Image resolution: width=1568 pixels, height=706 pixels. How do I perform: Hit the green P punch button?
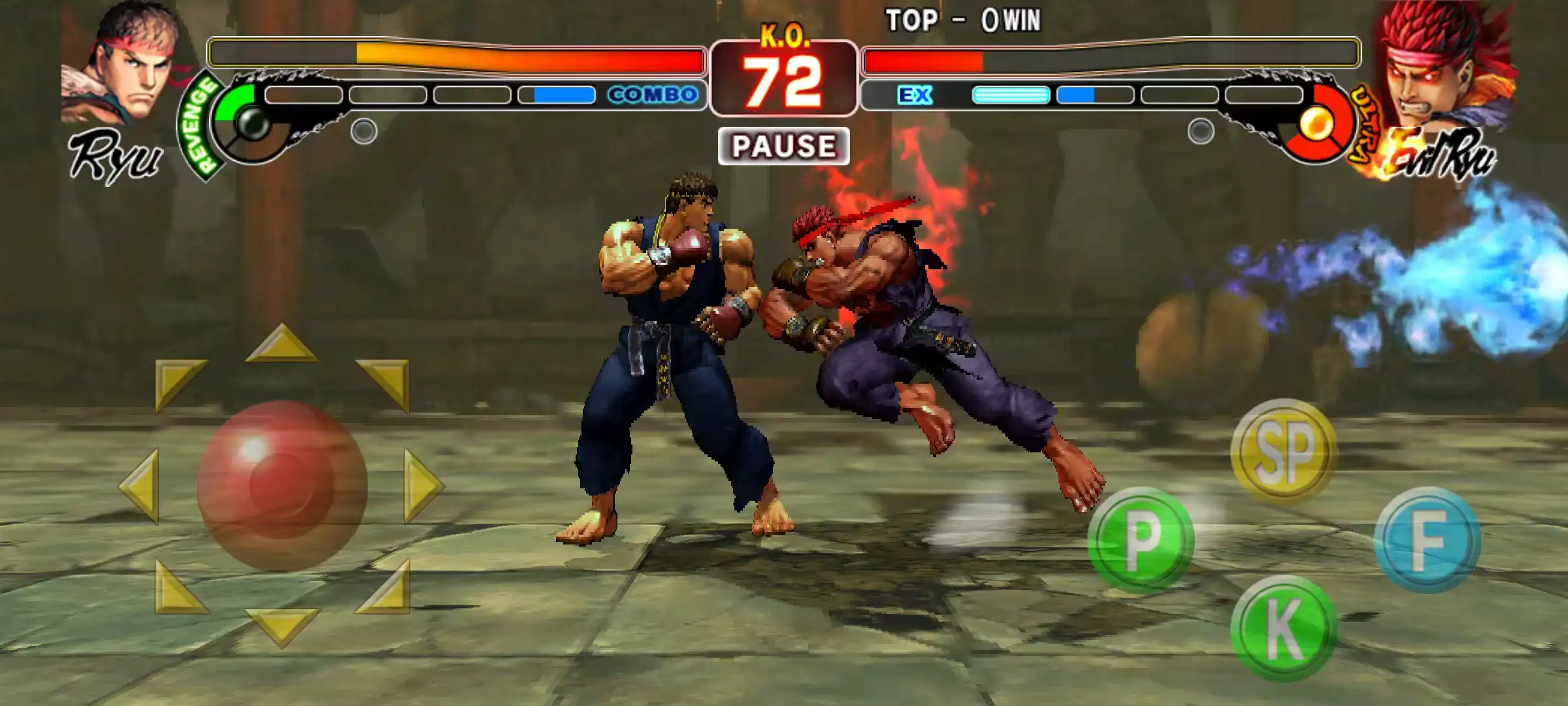pos(1141,539)
